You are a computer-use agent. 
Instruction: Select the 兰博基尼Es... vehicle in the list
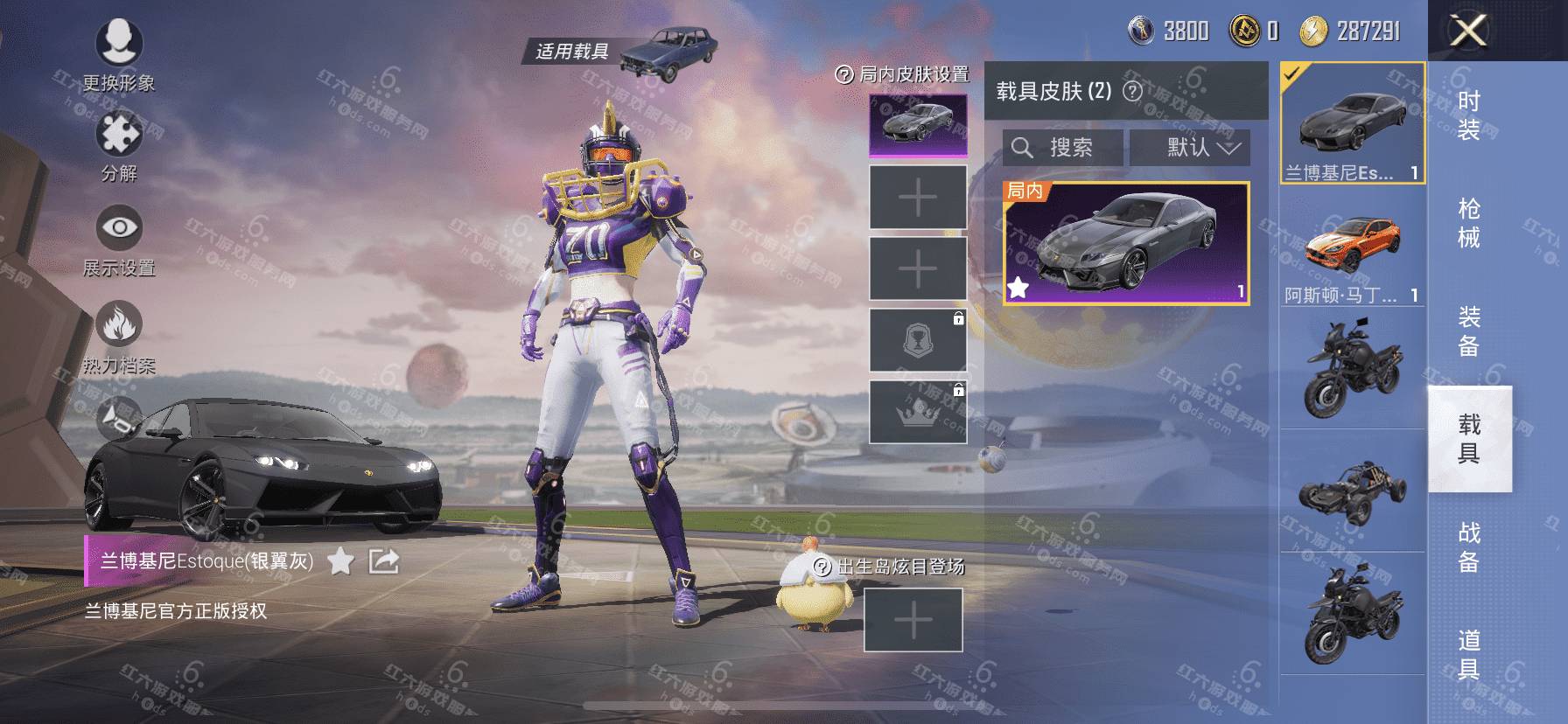pyautogui.click(x=1352, y=123)
